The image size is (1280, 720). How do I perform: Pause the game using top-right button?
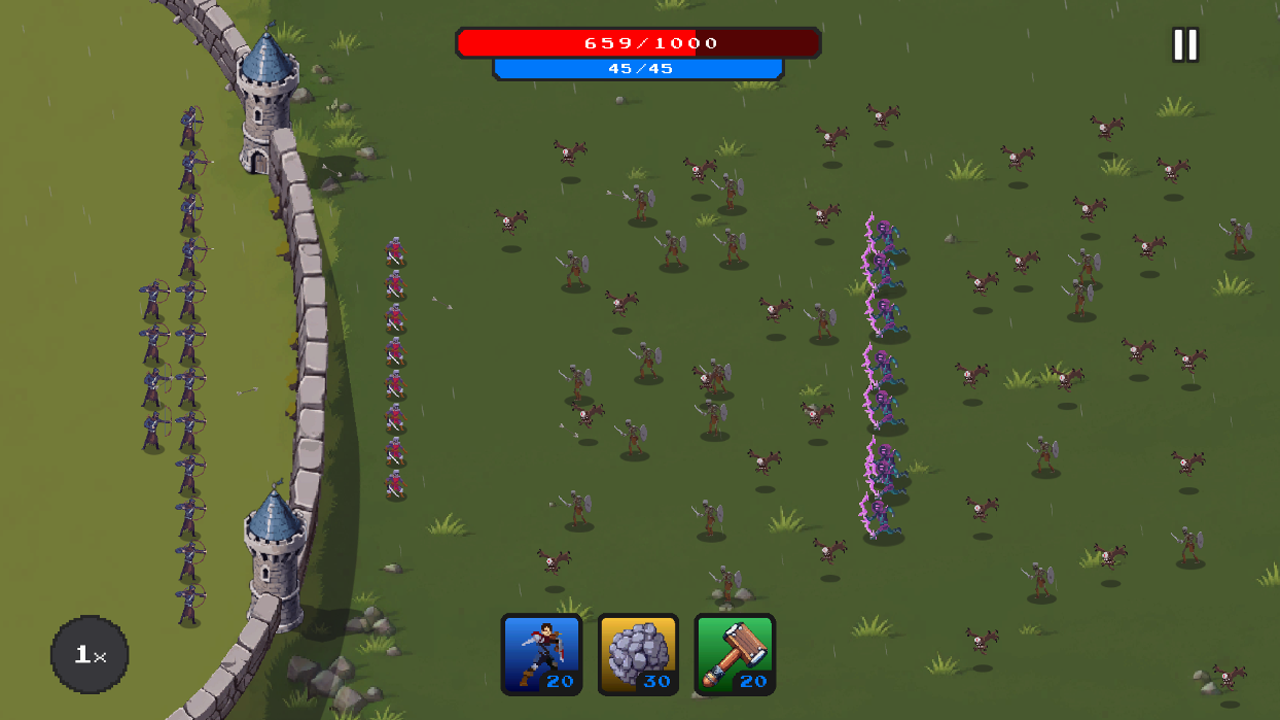tap(1185, 44)
